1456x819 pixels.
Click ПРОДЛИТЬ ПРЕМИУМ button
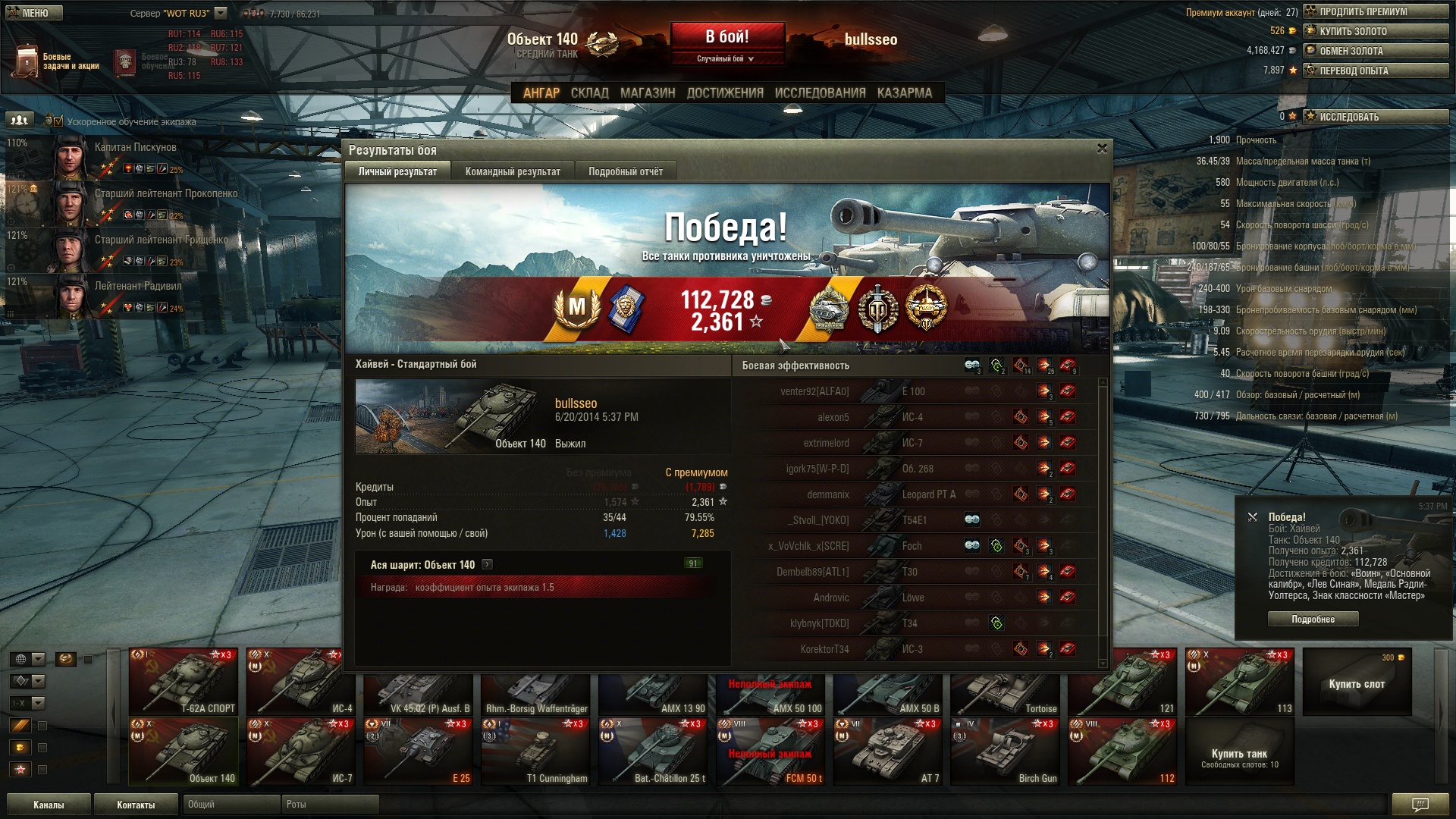[x=1376, y=11]
